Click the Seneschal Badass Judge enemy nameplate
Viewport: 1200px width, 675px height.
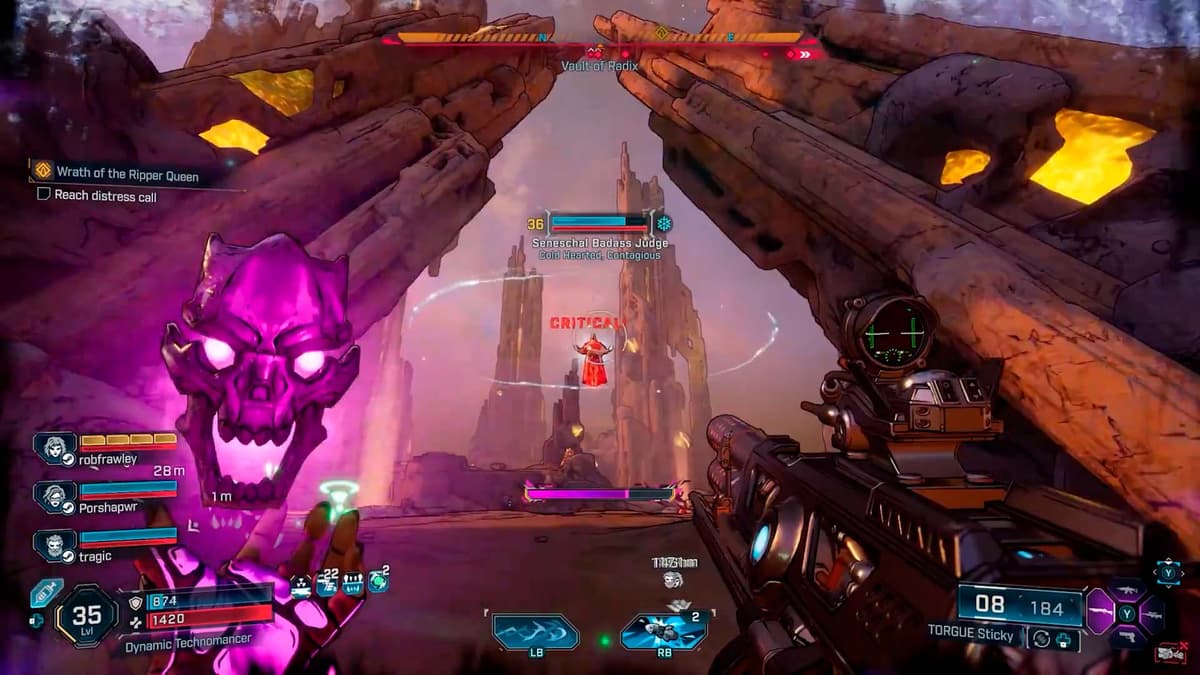[600, 243]
